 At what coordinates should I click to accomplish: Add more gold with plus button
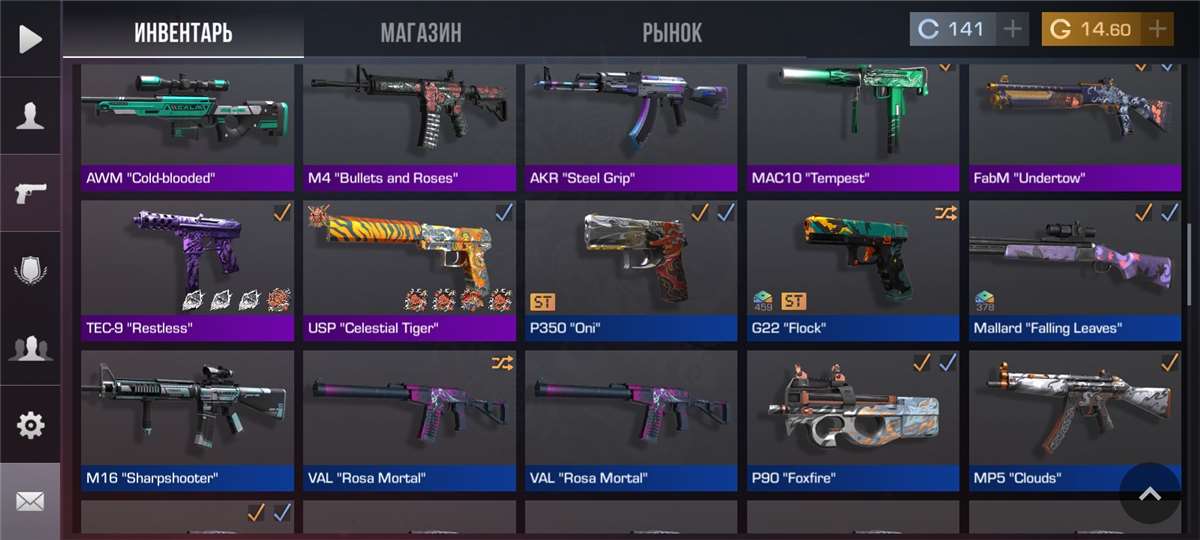[1157, 29]
